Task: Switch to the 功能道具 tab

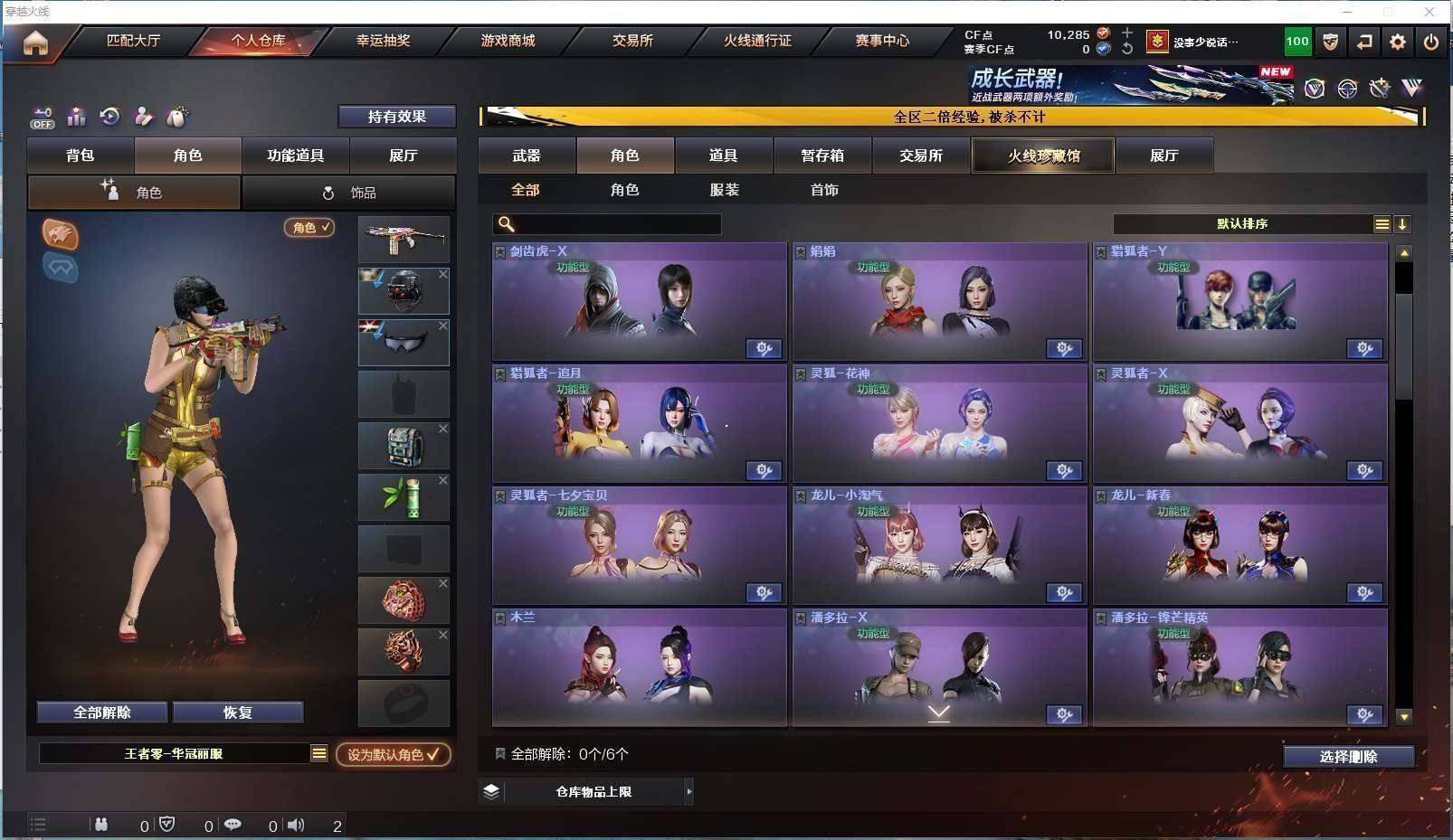Action: pyautogui.click(x=295, y=156)
